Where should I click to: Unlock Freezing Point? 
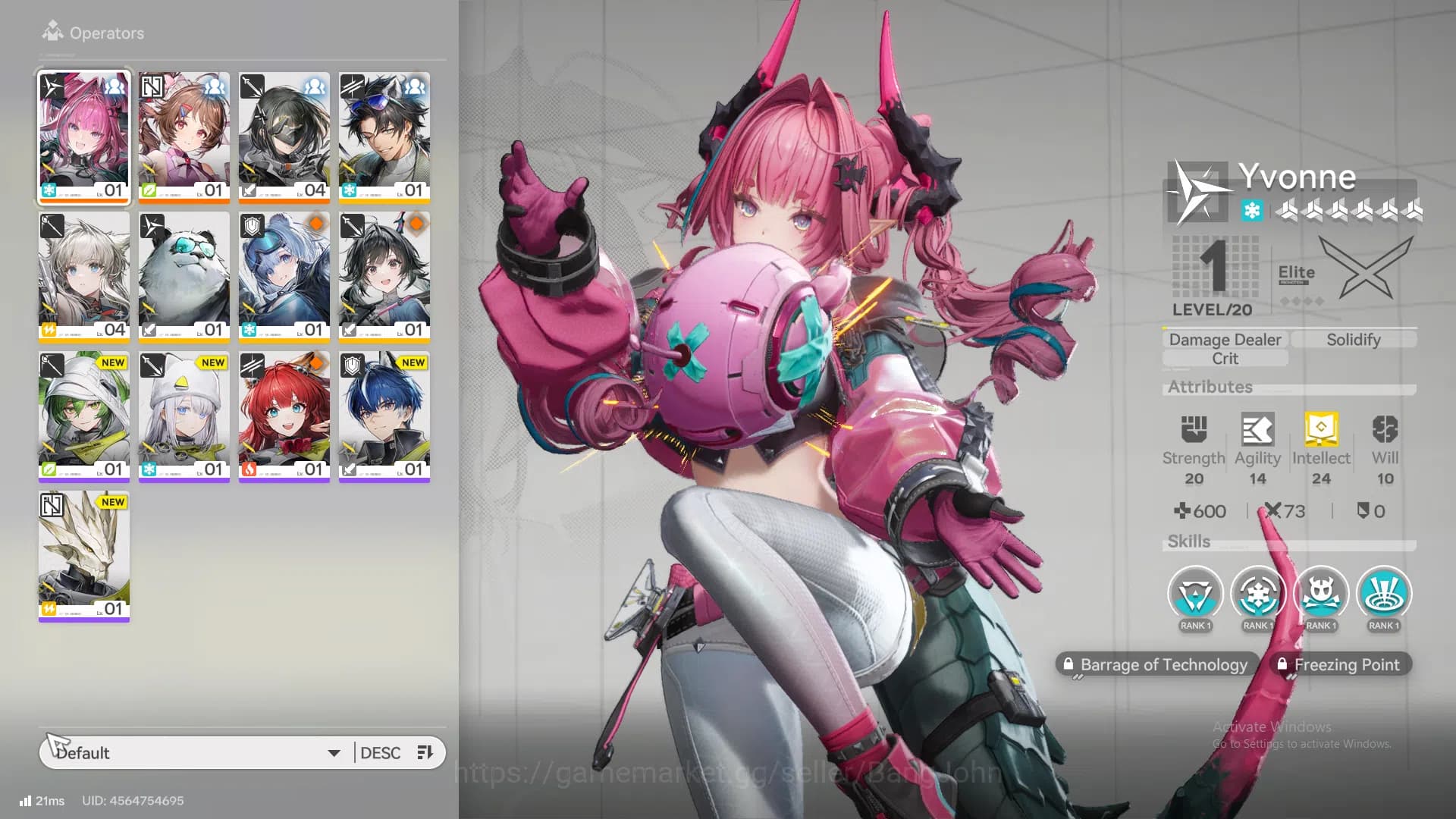pos(1341,664)
